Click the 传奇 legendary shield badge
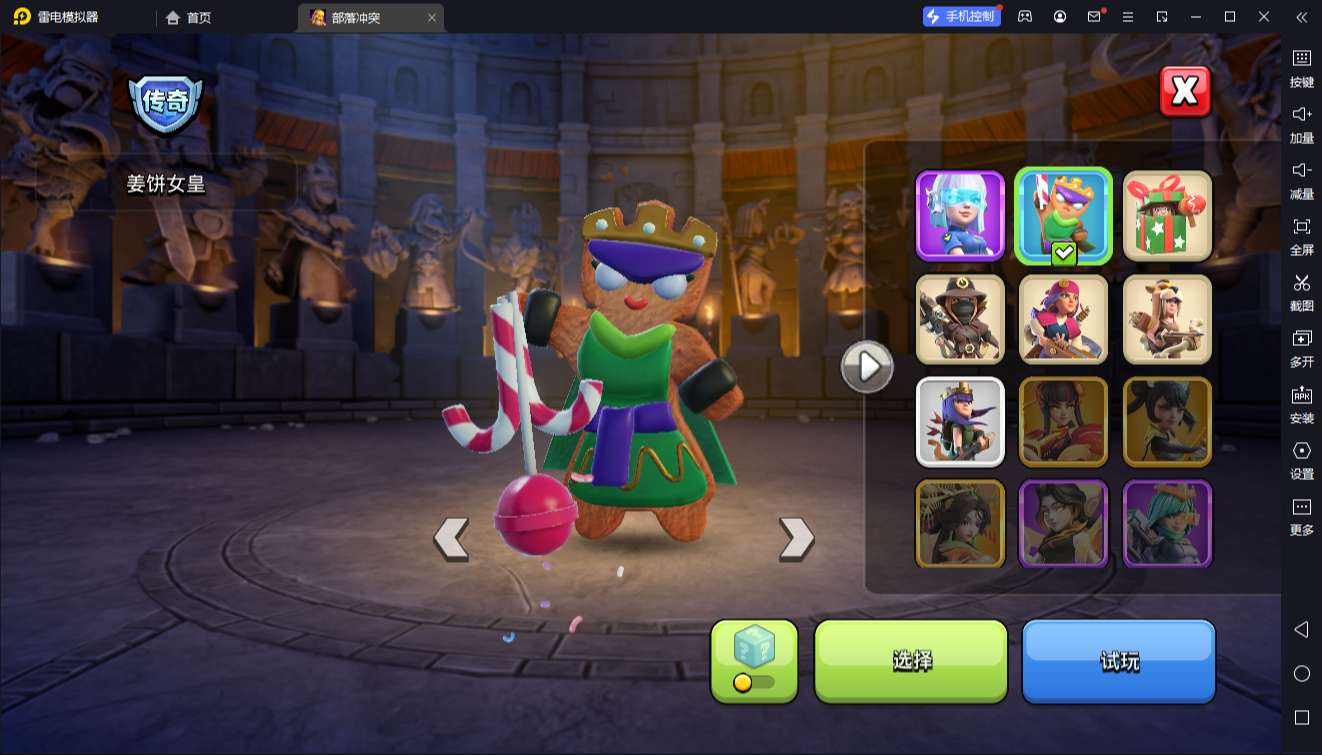The width and height of the screenshot is (1322, 755). [x=165, y=102]
